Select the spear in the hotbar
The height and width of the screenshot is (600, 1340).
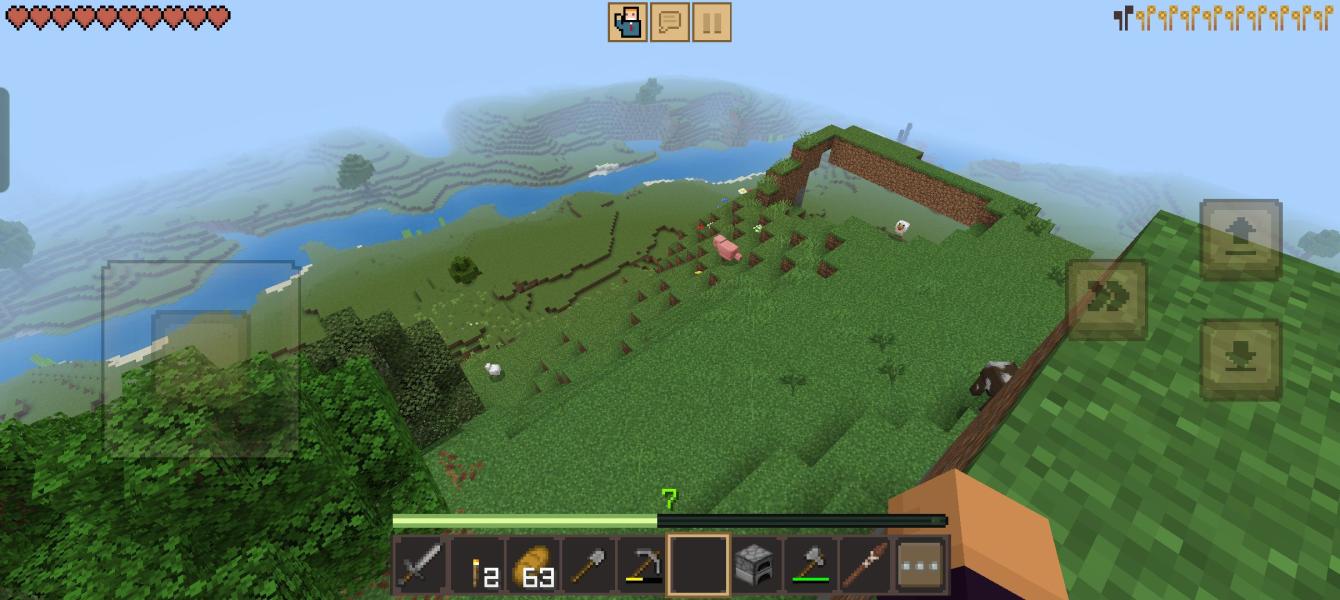point(864,565)
